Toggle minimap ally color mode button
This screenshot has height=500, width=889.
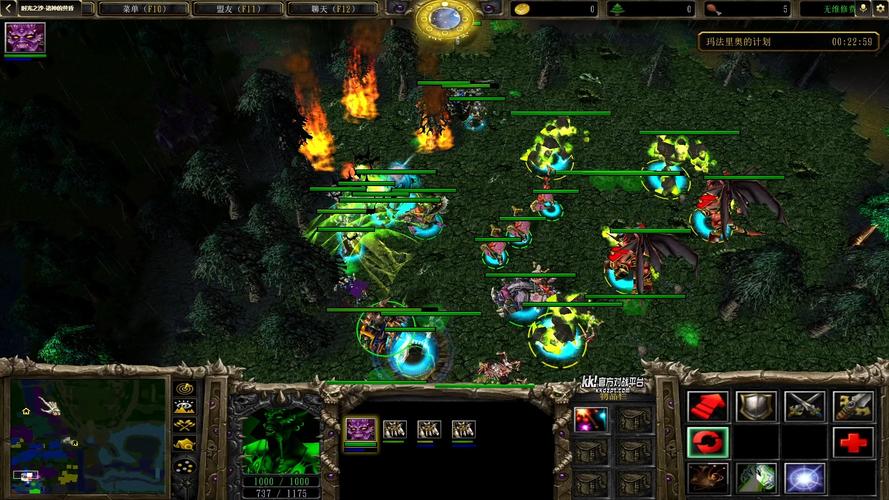point(184,427)
